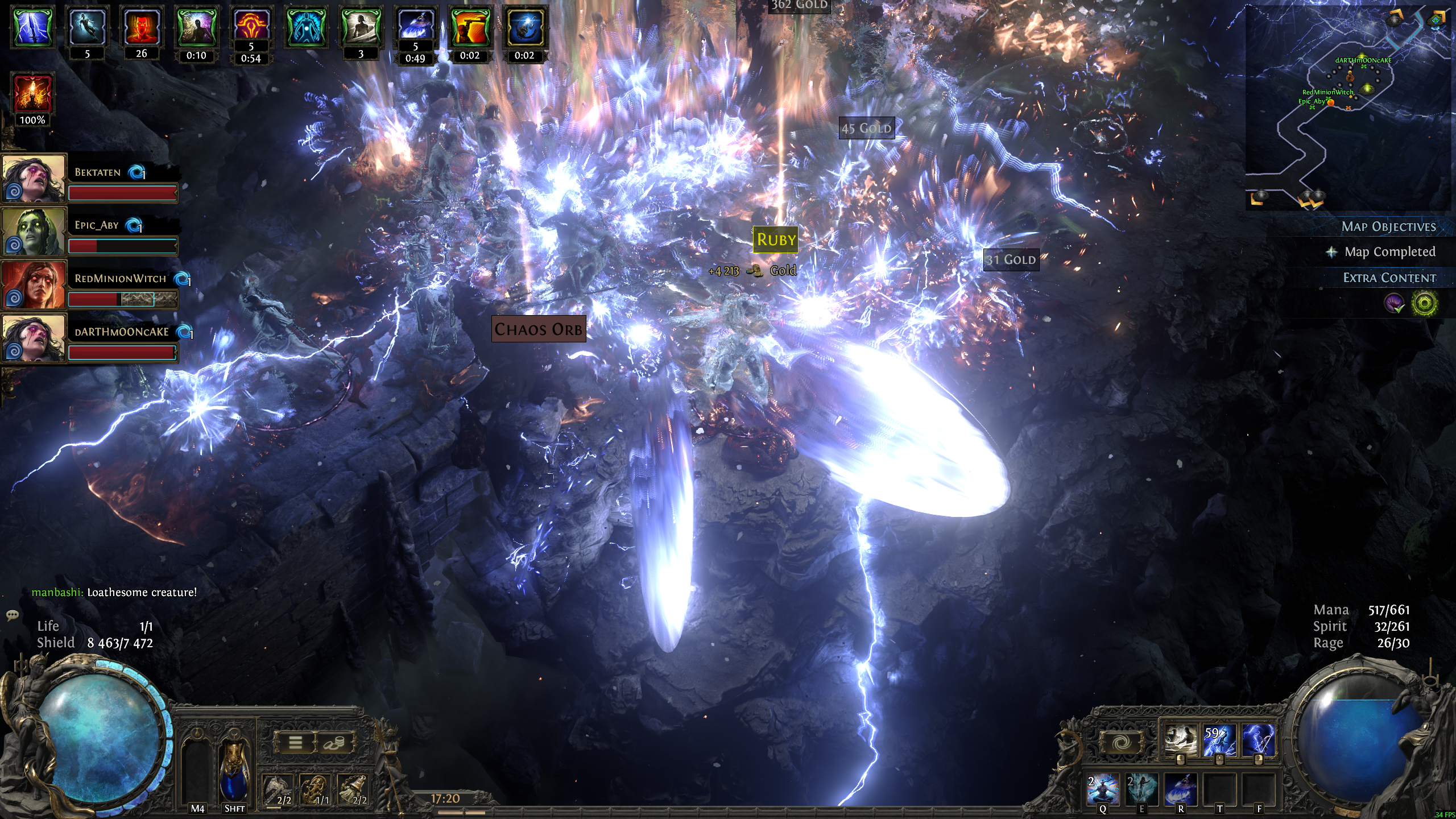Image resolution: width=1456 pixels, height=819 pixels.
Task: Click the minimap overlay
Action: (1348, 108)
